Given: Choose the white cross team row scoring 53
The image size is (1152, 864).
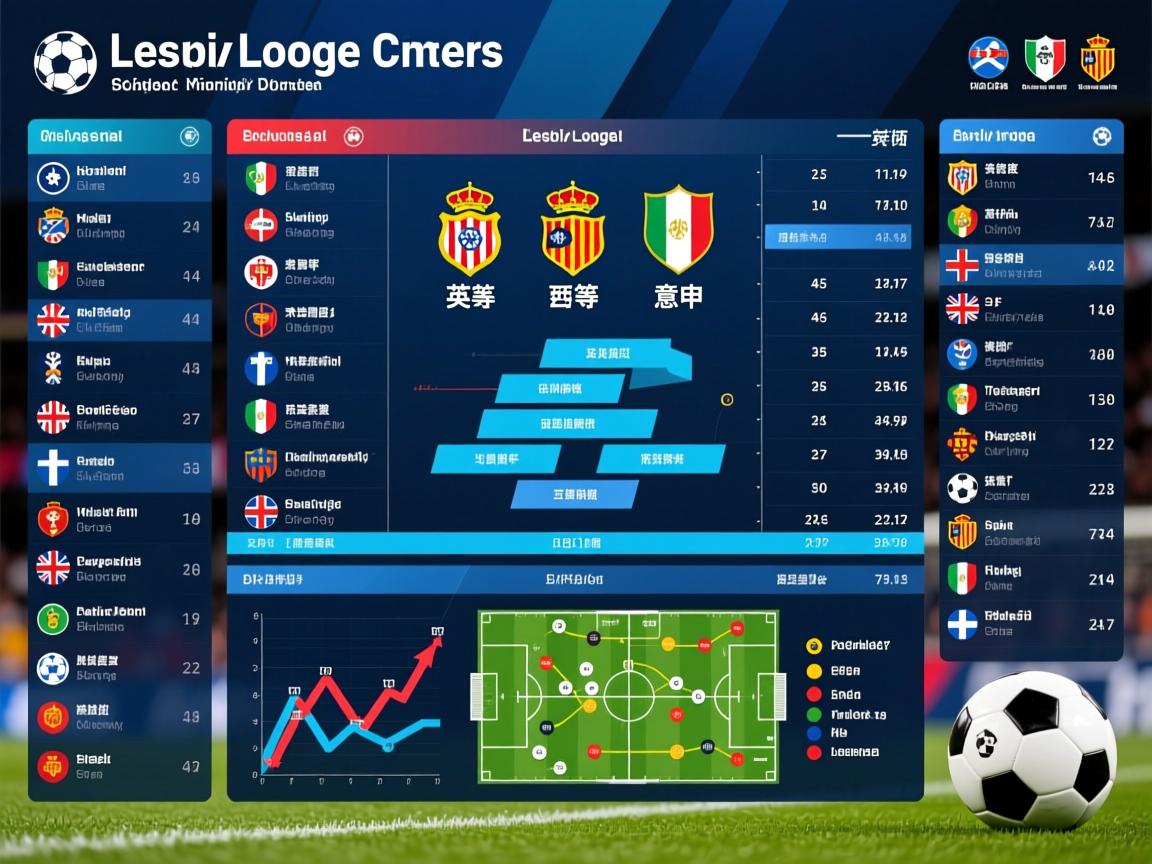Looking at the screenshot, I should pyautogui.click(x=120, y=468).
